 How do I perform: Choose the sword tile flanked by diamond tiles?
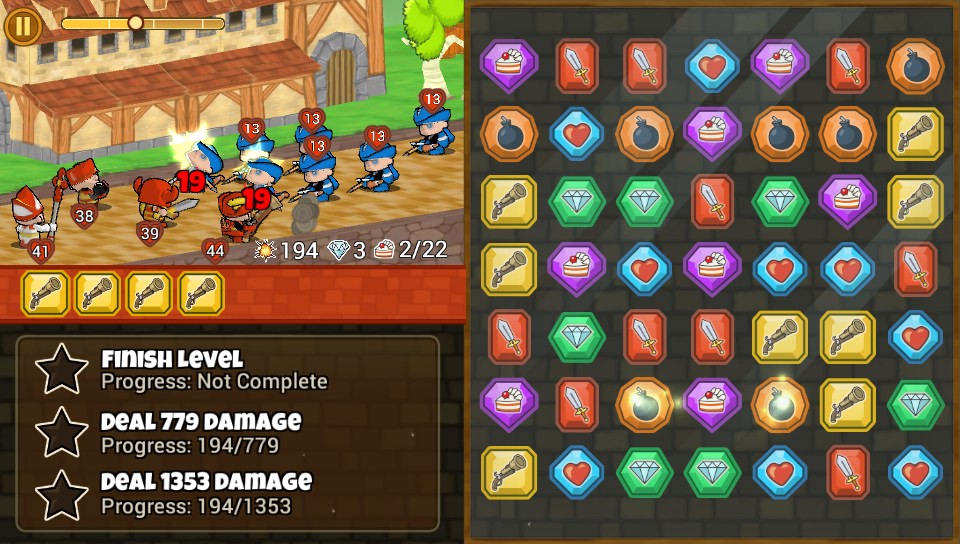pos(712,201)
